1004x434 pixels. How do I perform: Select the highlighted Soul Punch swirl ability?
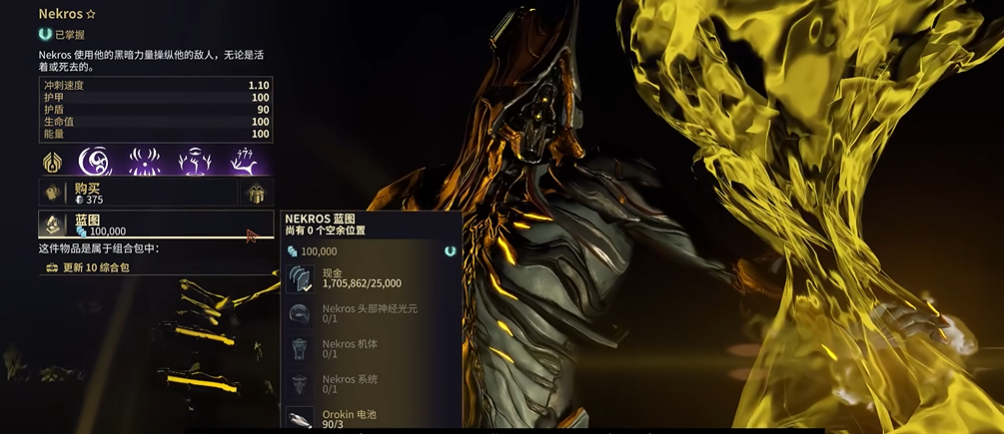pyautogui.click(x=98, y=161)
